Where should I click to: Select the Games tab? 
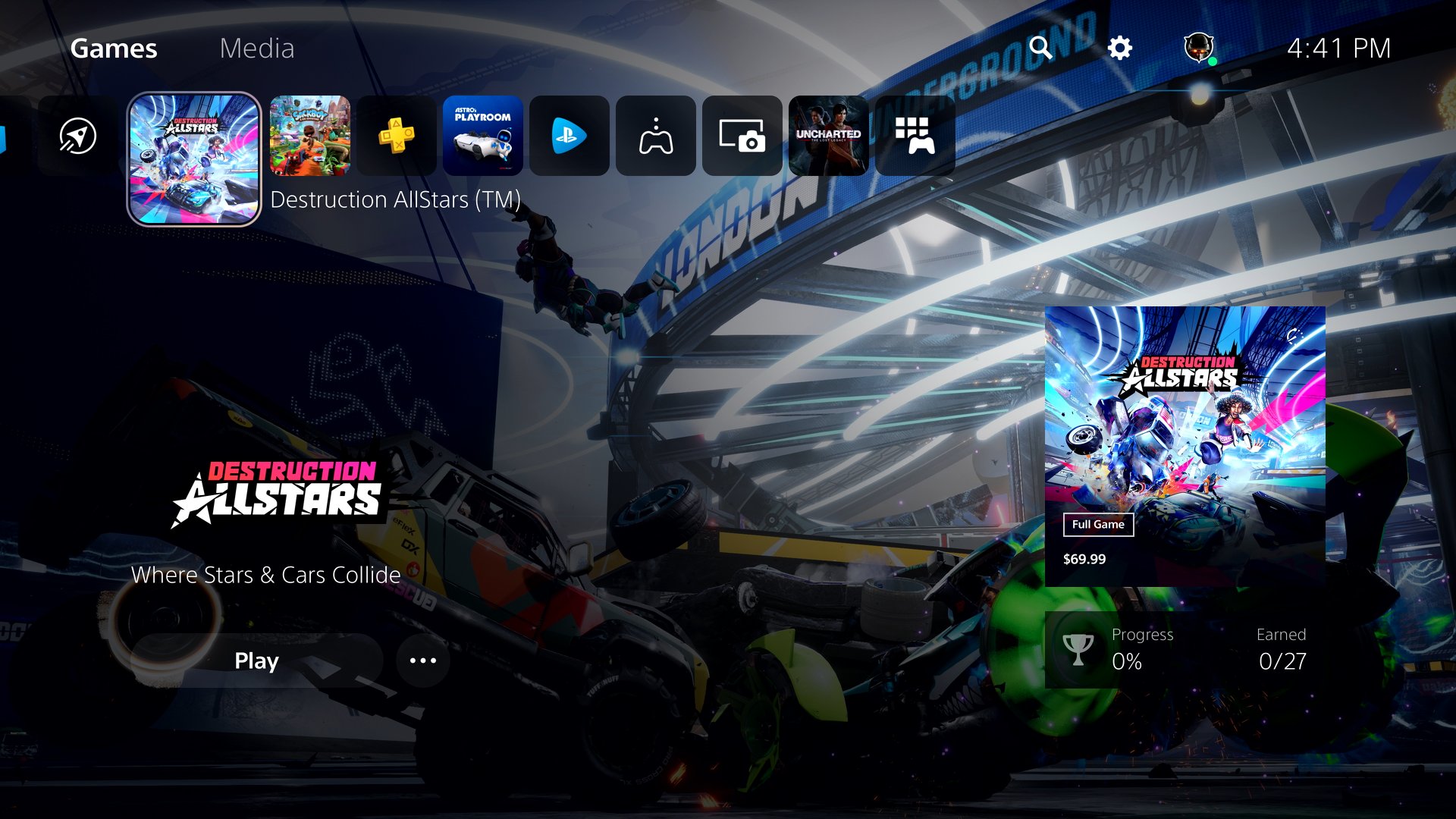click(x=115, y=49)
